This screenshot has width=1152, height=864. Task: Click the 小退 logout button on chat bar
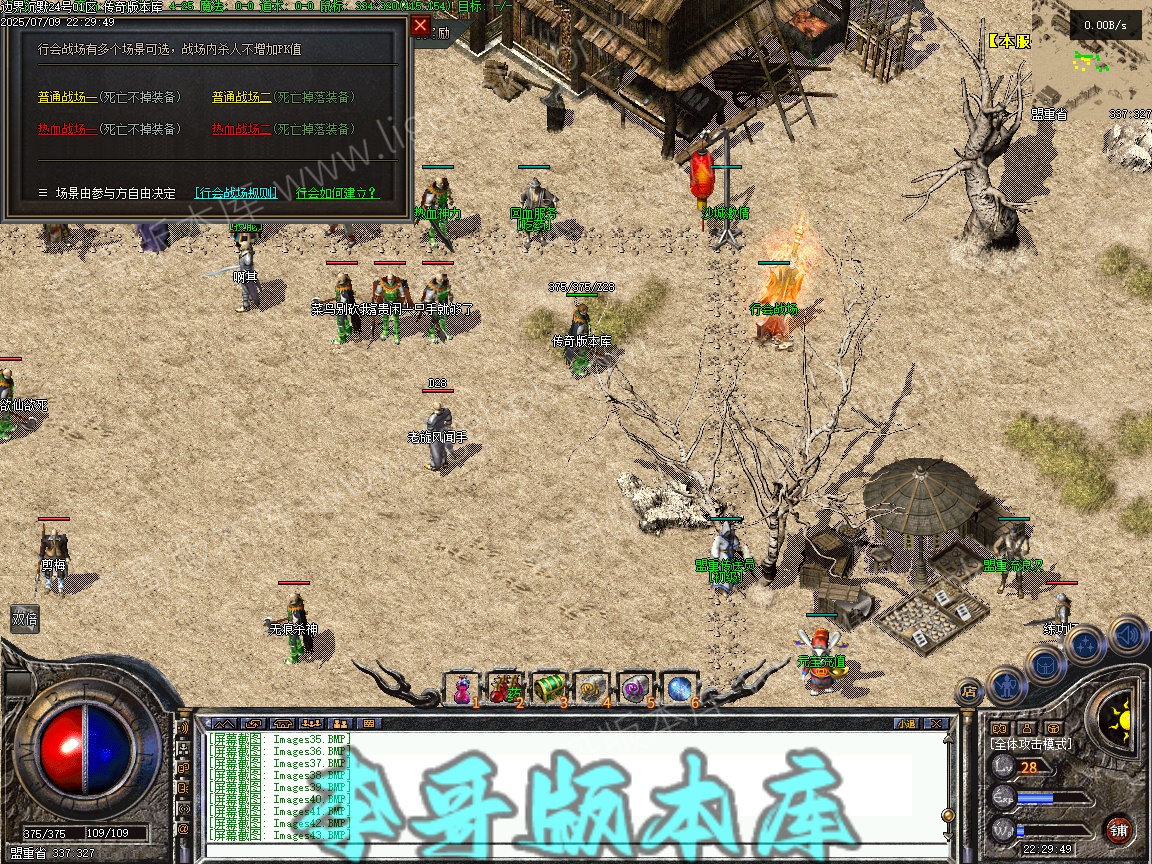[x=906, y=723]
